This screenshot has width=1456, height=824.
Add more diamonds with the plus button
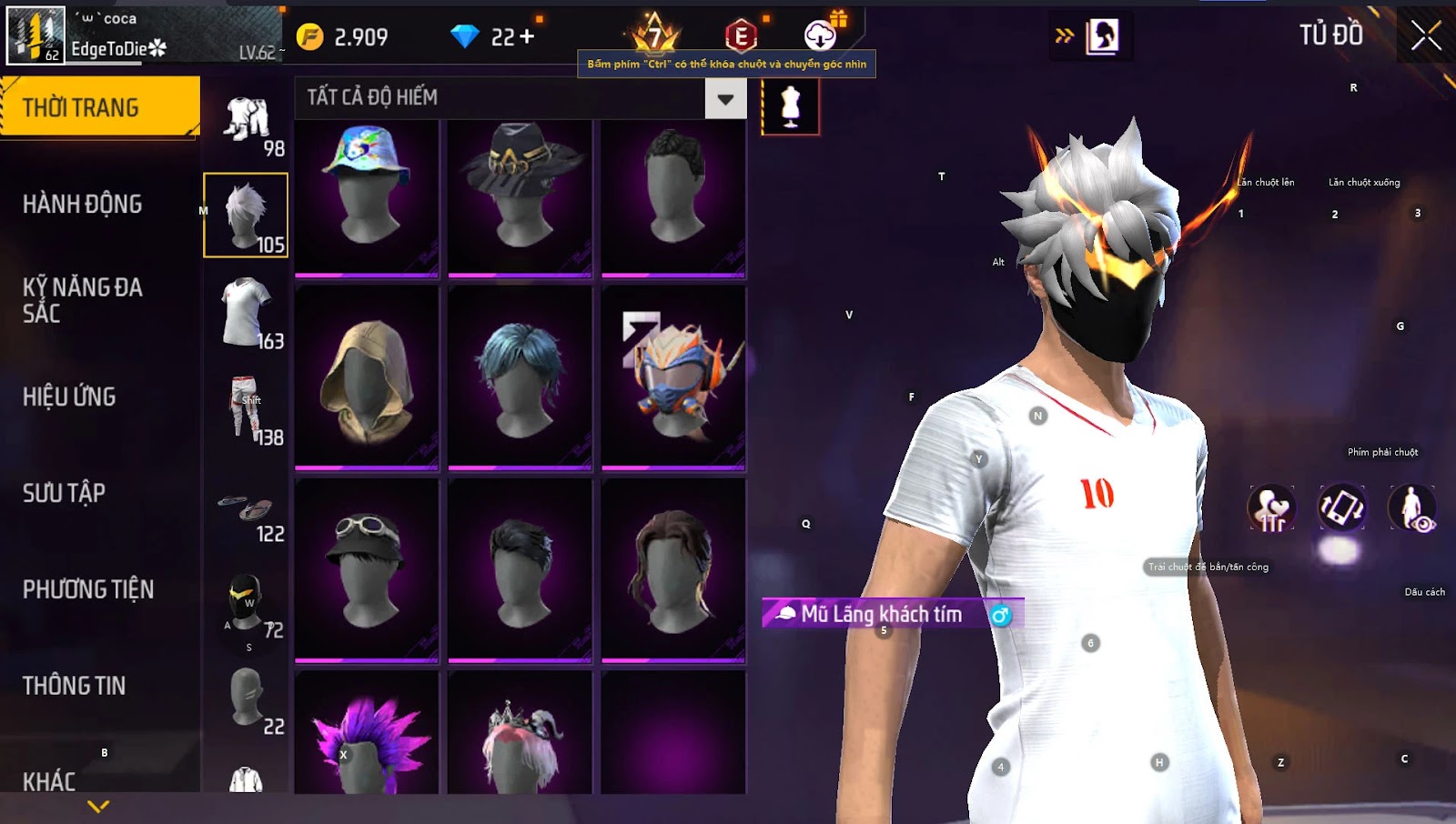(x=527, y=37)
